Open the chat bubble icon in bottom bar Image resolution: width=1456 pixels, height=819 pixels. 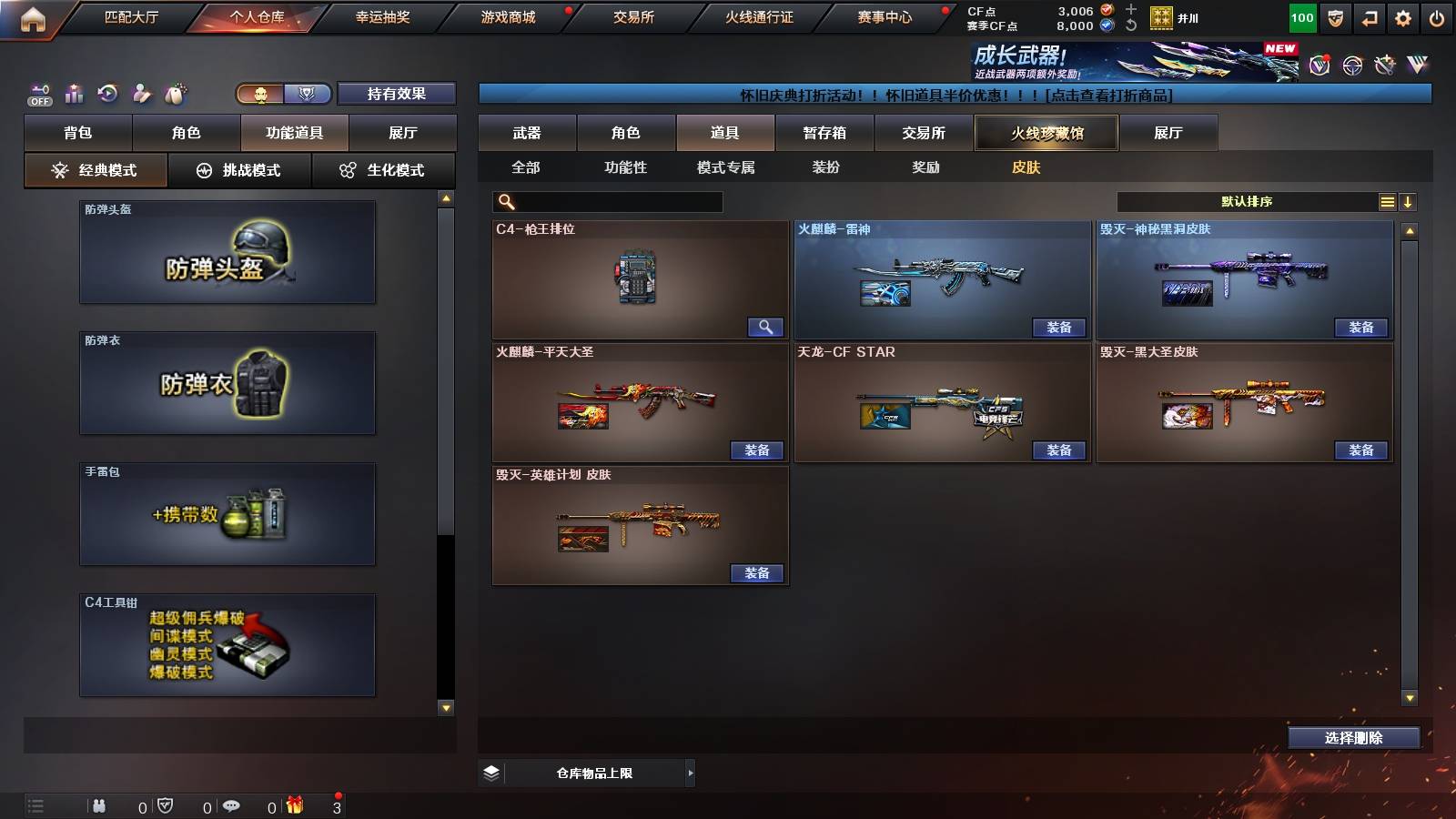click(232, 805)
